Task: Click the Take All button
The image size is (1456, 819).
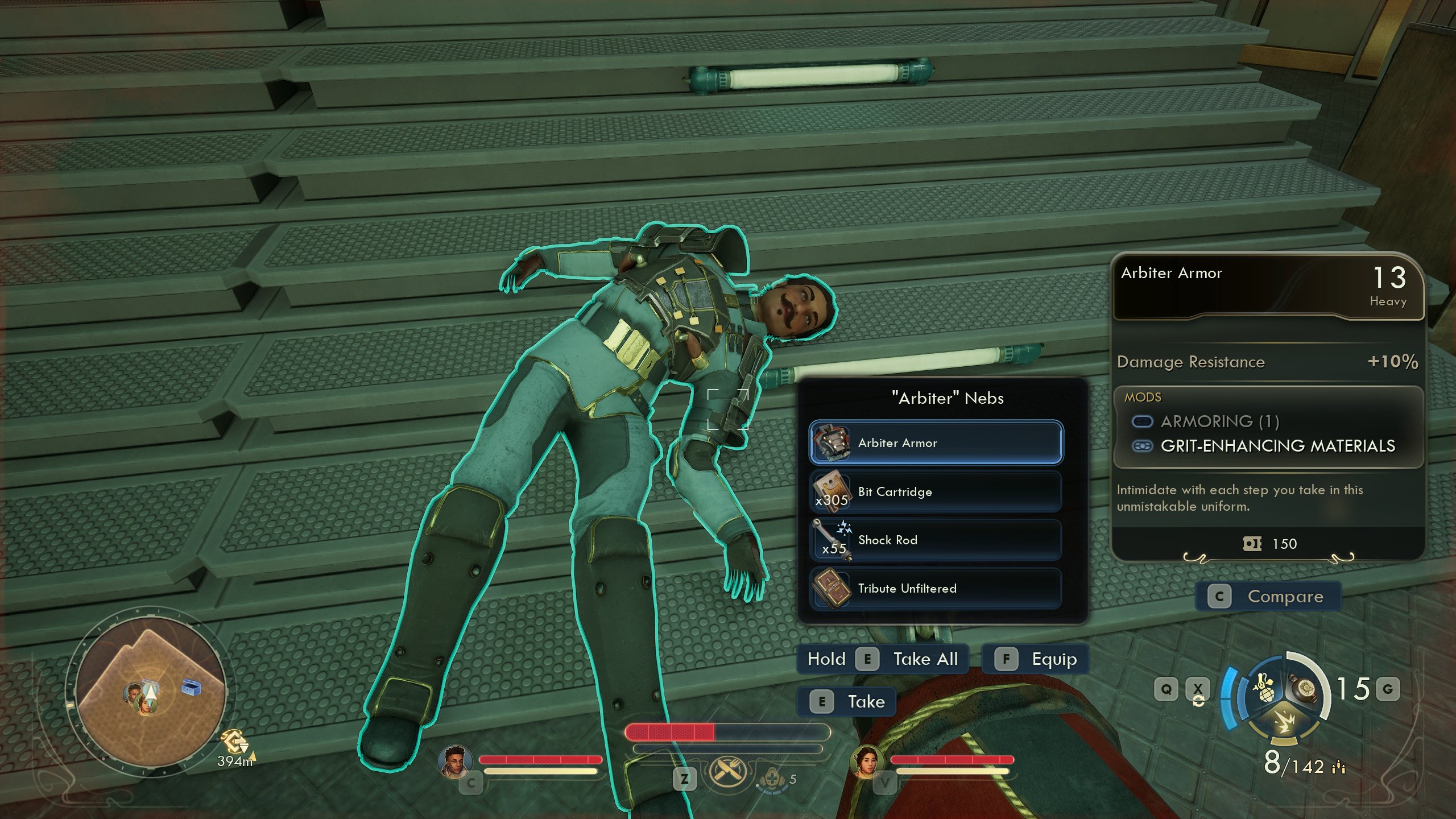Action: pos(883,659)
